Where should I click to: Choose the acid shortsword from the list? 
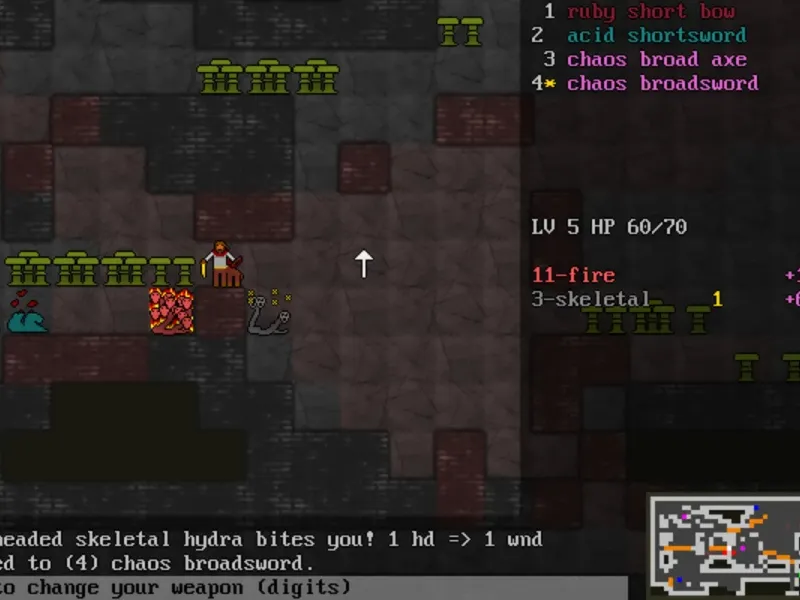pos(657,36)
